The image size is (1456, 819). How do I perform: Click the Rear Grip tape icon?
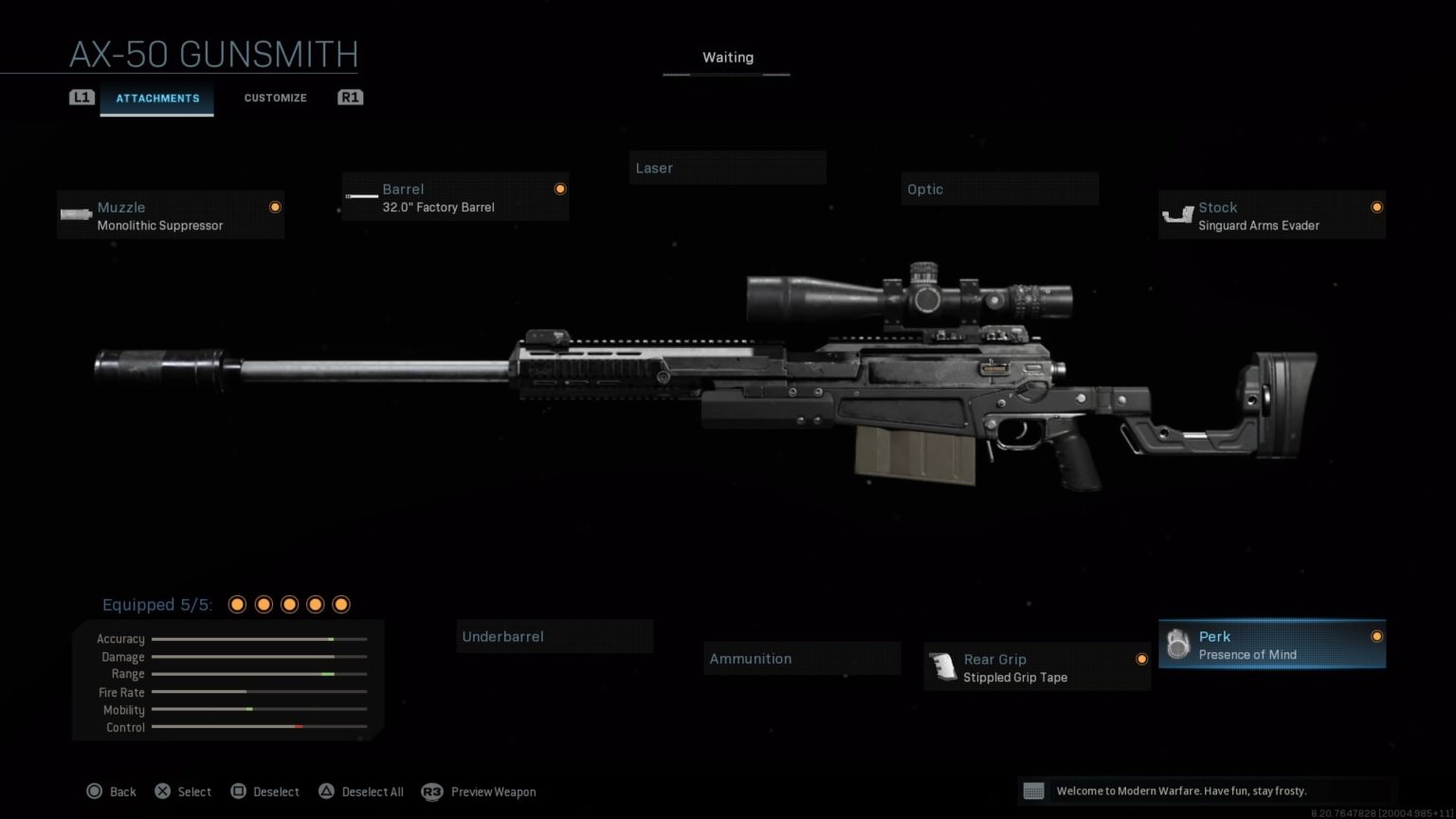pyautogui.click(x=943, y=666)
